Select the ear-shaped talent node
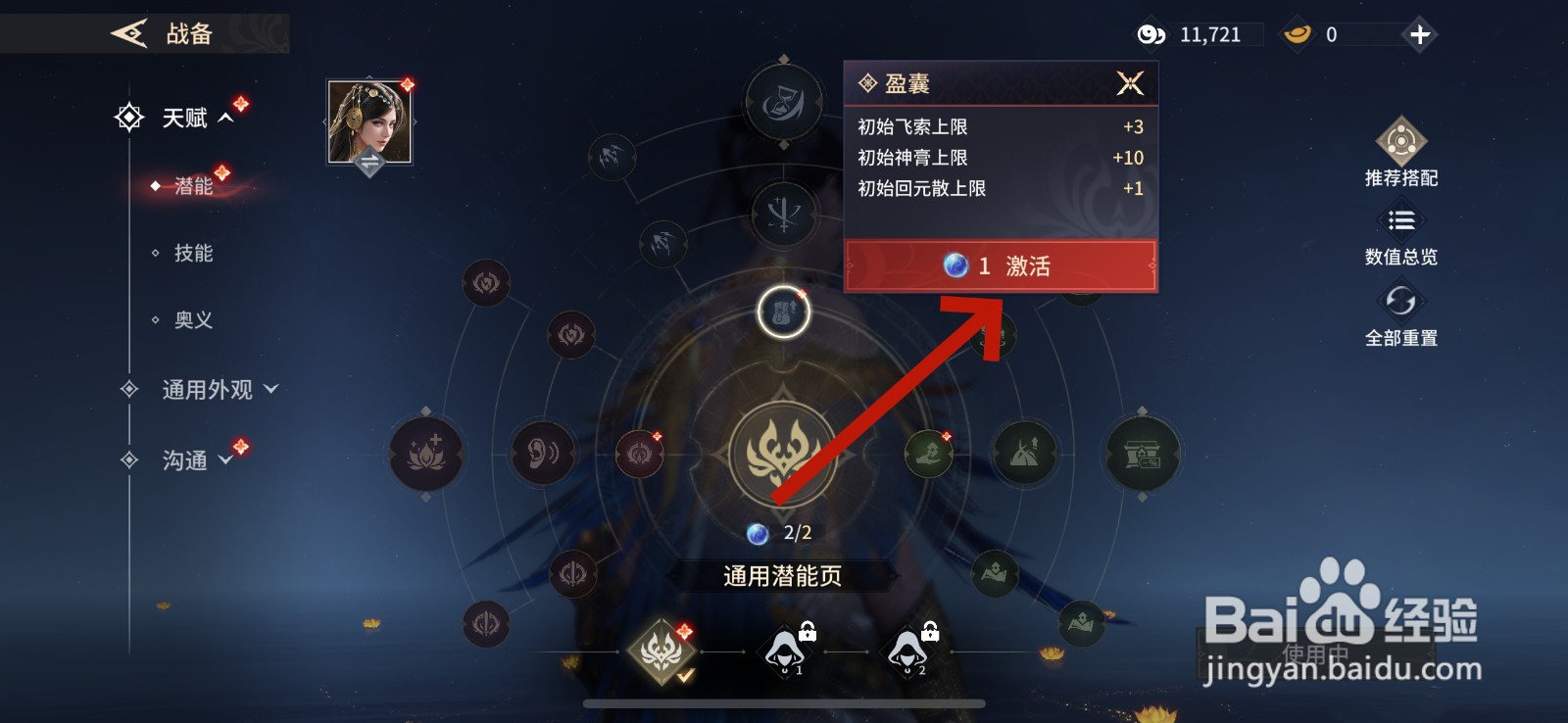This screenshot has height=723, width=1568. (544, 456)
